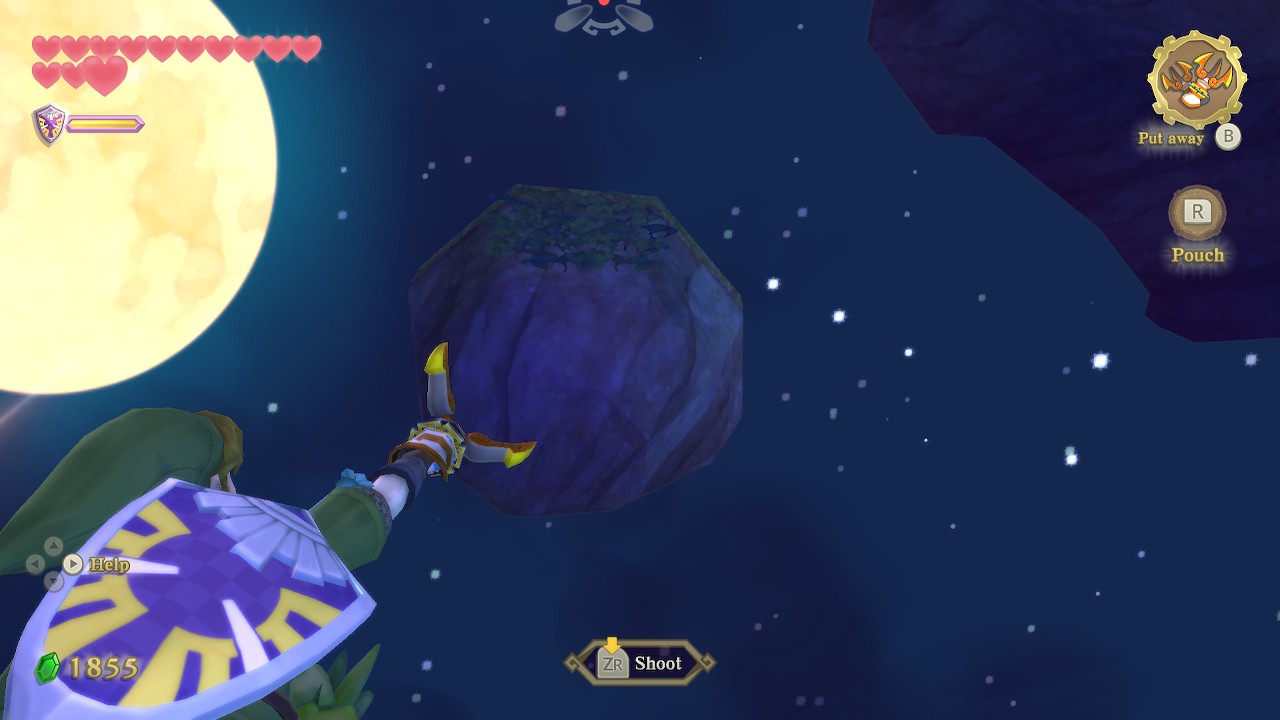The height and width of the screenshot is (720, 1280).
Task: Open the adventure Pouch
Action: pyautogui.click(x=1197, y=212)
